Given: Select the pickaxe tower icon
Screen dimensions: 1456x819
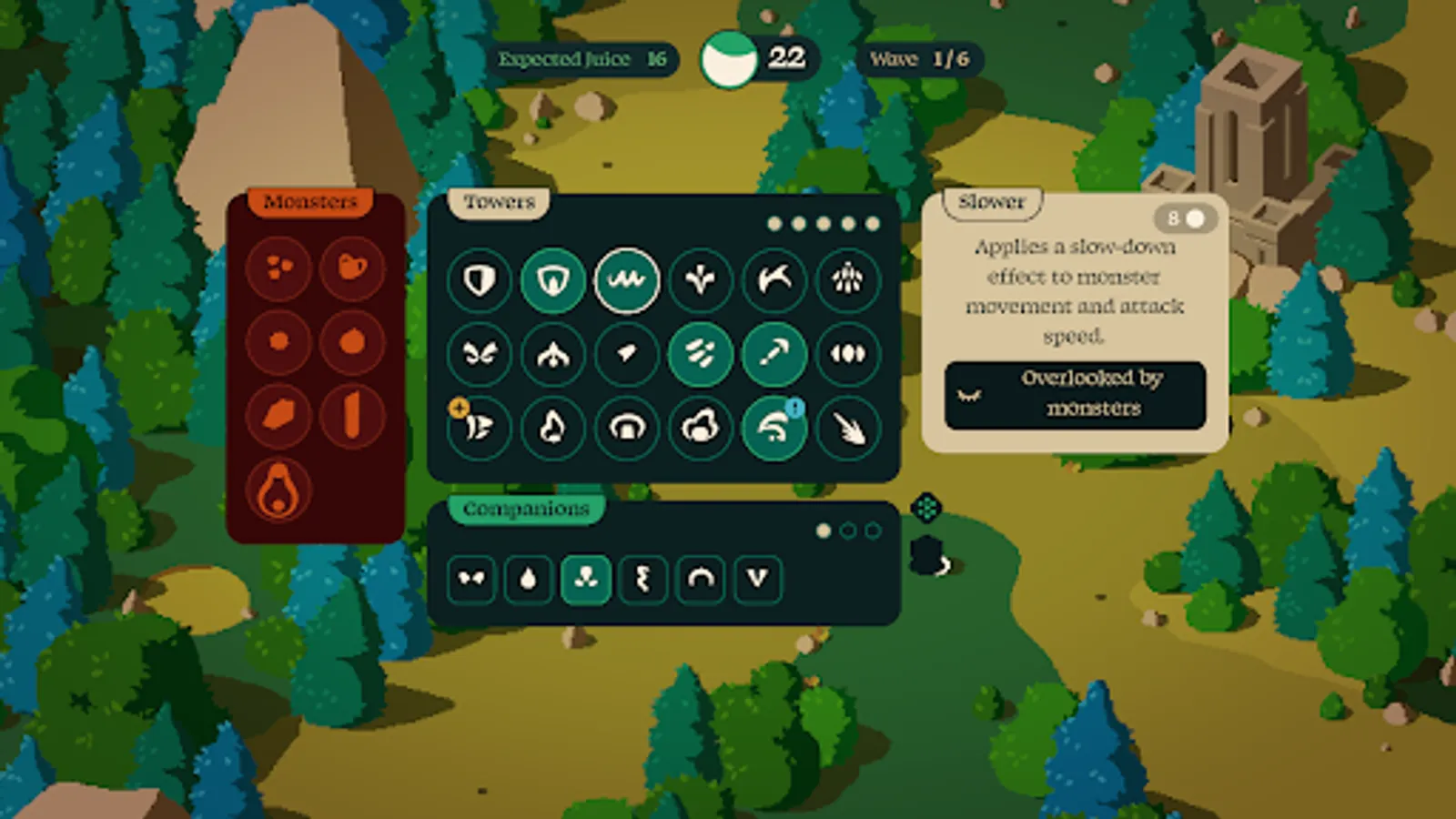Looking at the screenshot, I should click(772, 355).
